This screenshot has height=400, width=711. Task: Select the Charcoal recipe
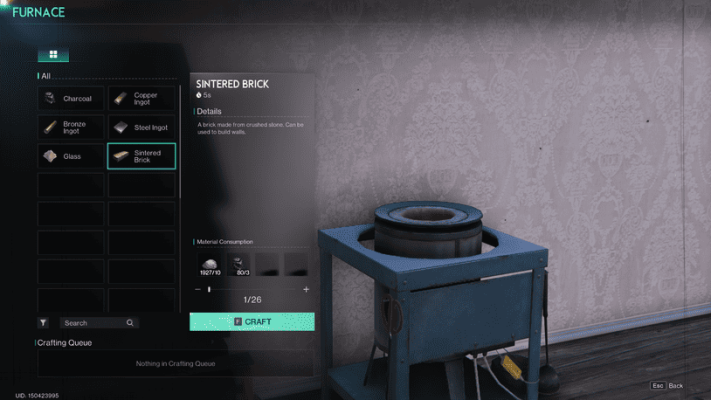(71, 99)
